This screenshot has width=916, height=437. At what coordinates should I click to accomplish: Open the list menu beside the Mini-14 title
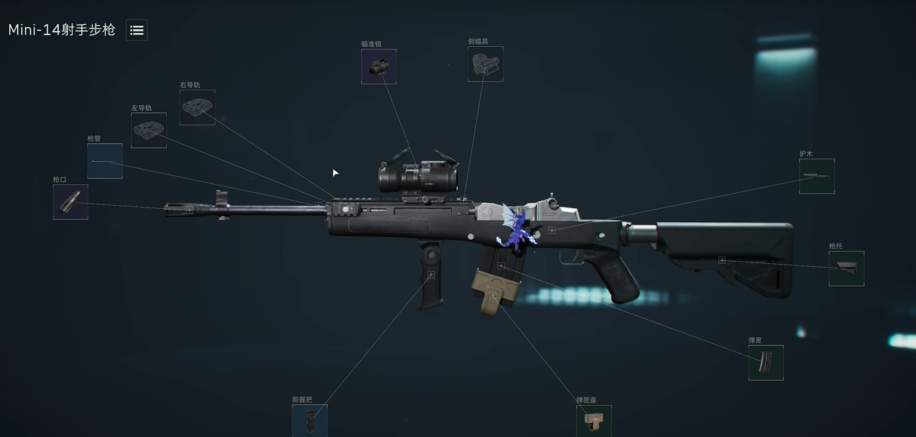coord(137,30)
